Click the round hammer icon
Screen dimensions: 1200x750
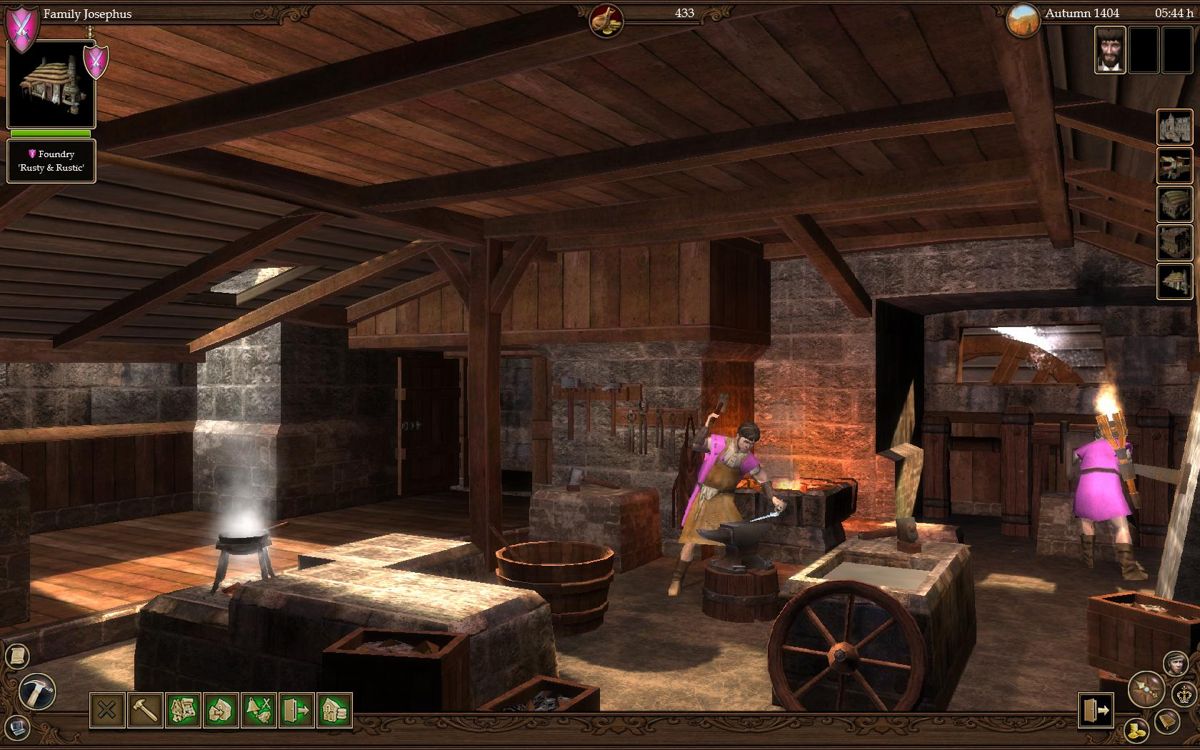[38, 691]
